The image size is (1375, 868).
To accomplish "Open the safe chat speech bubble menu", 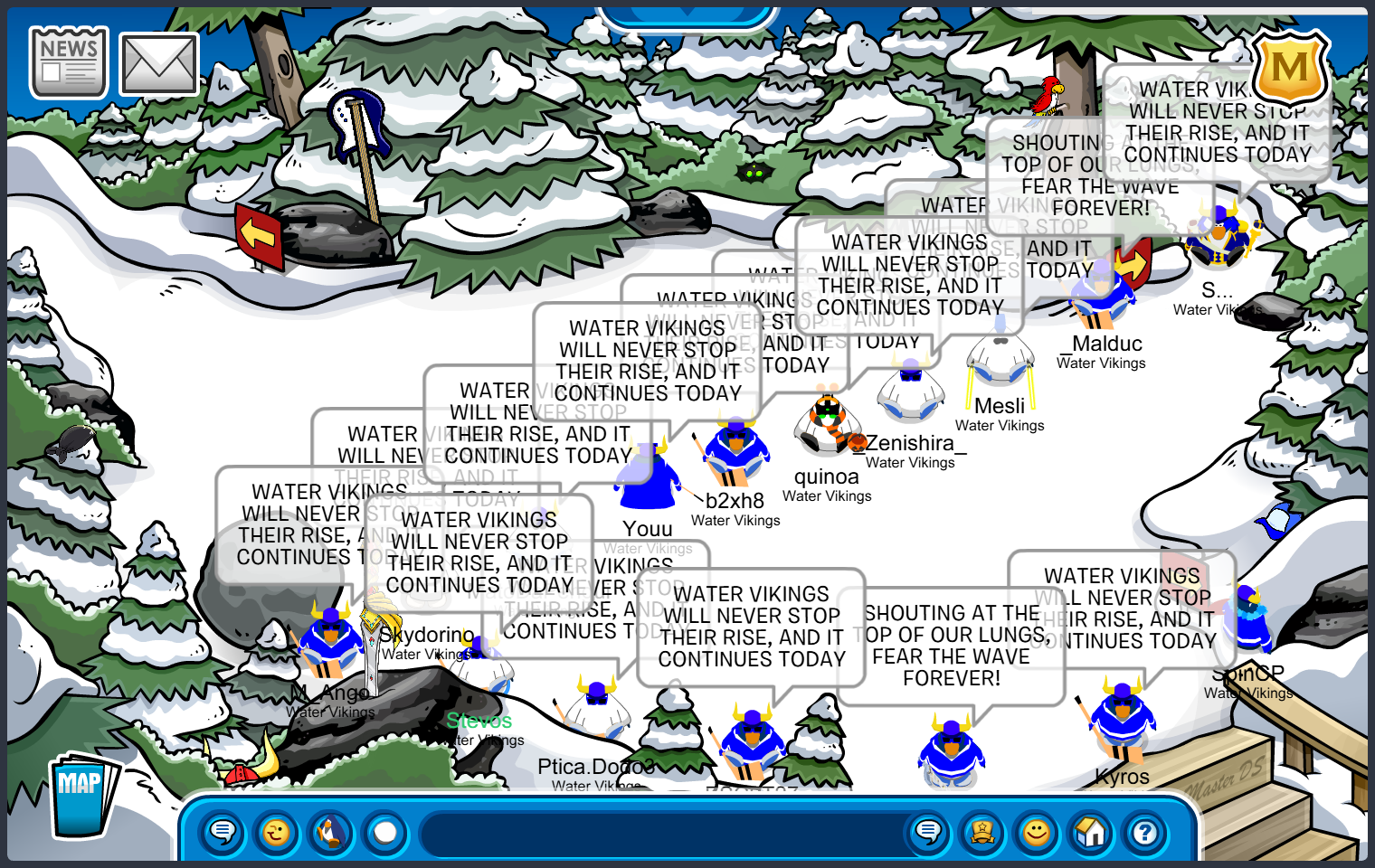I will (x=223, y=831).
